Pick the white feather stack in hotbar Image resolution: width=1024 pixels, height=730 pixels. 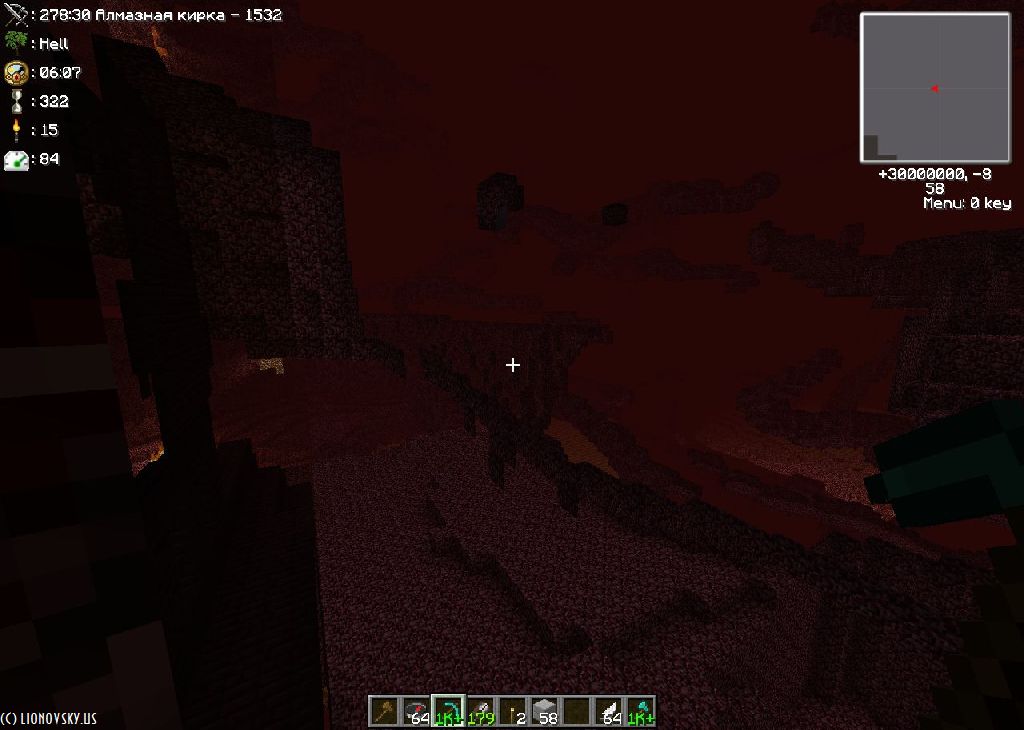point(608,711)
